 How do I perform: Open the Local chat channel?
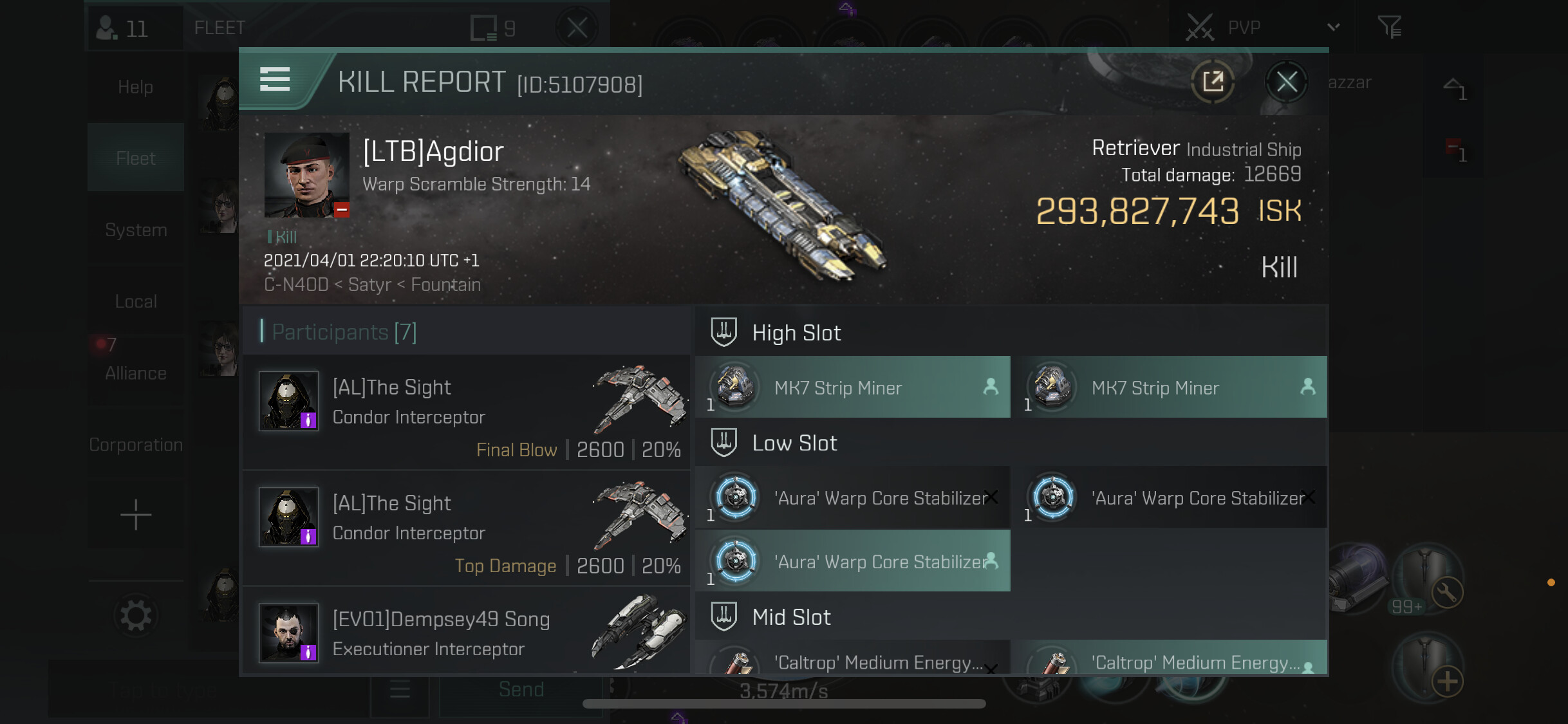point(135,301)
